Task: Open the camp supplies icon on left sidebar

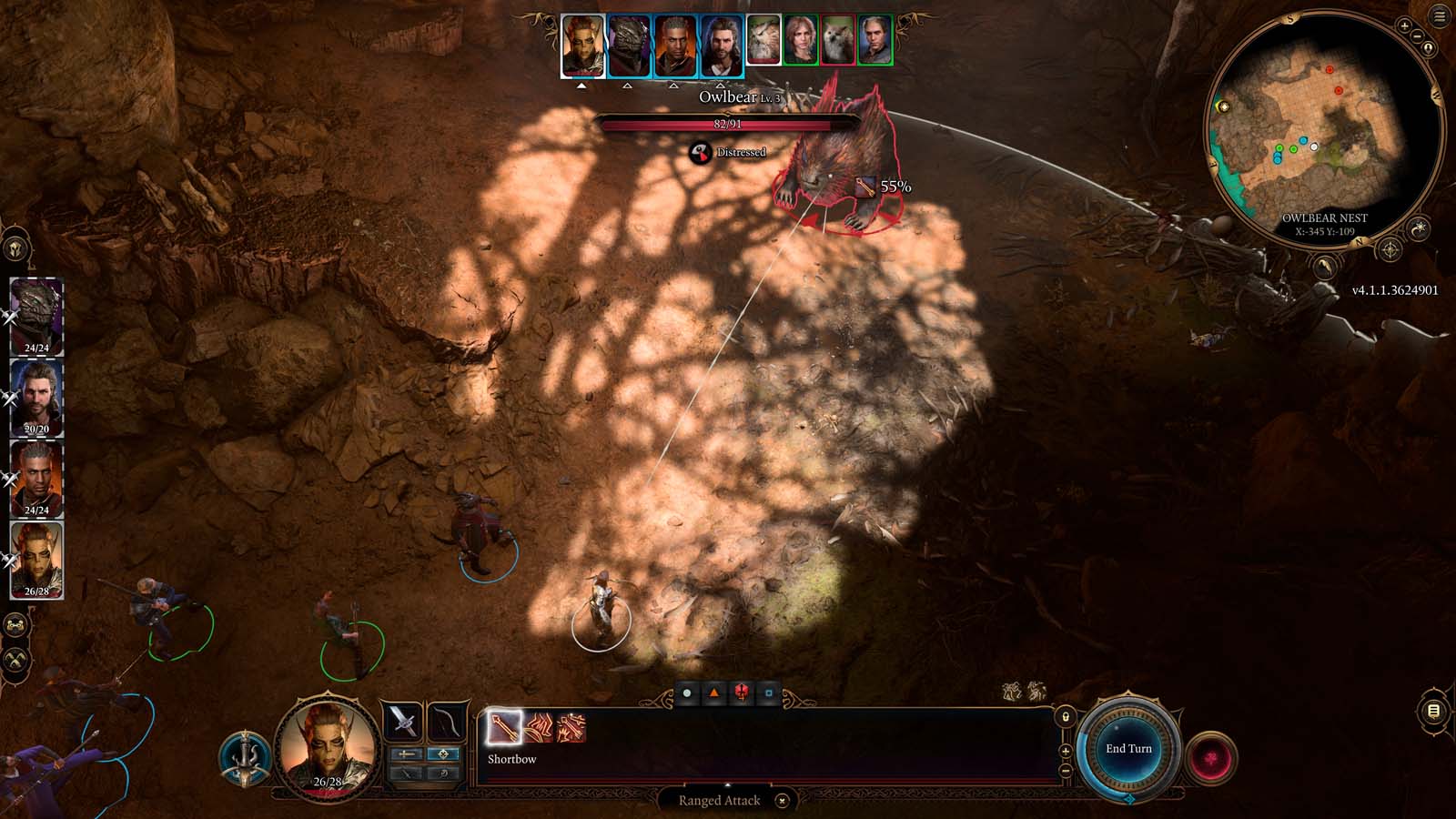Action: [17, 624]
